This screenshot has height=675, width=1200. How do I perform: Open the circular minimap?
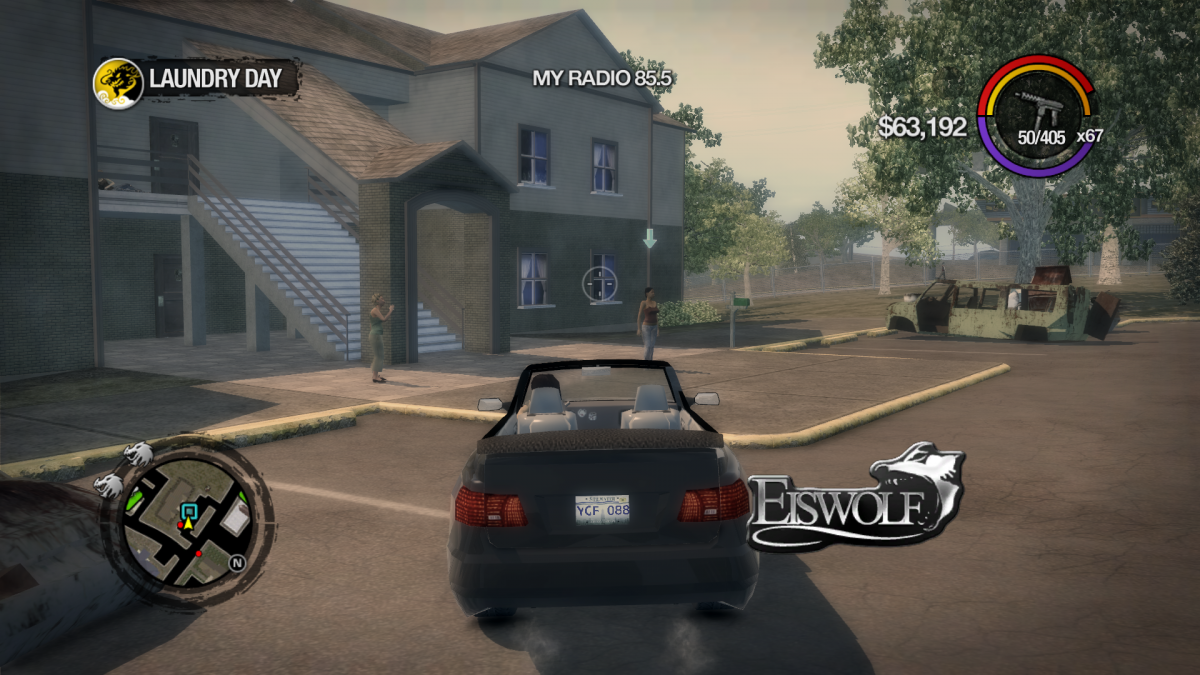[187, 521]
